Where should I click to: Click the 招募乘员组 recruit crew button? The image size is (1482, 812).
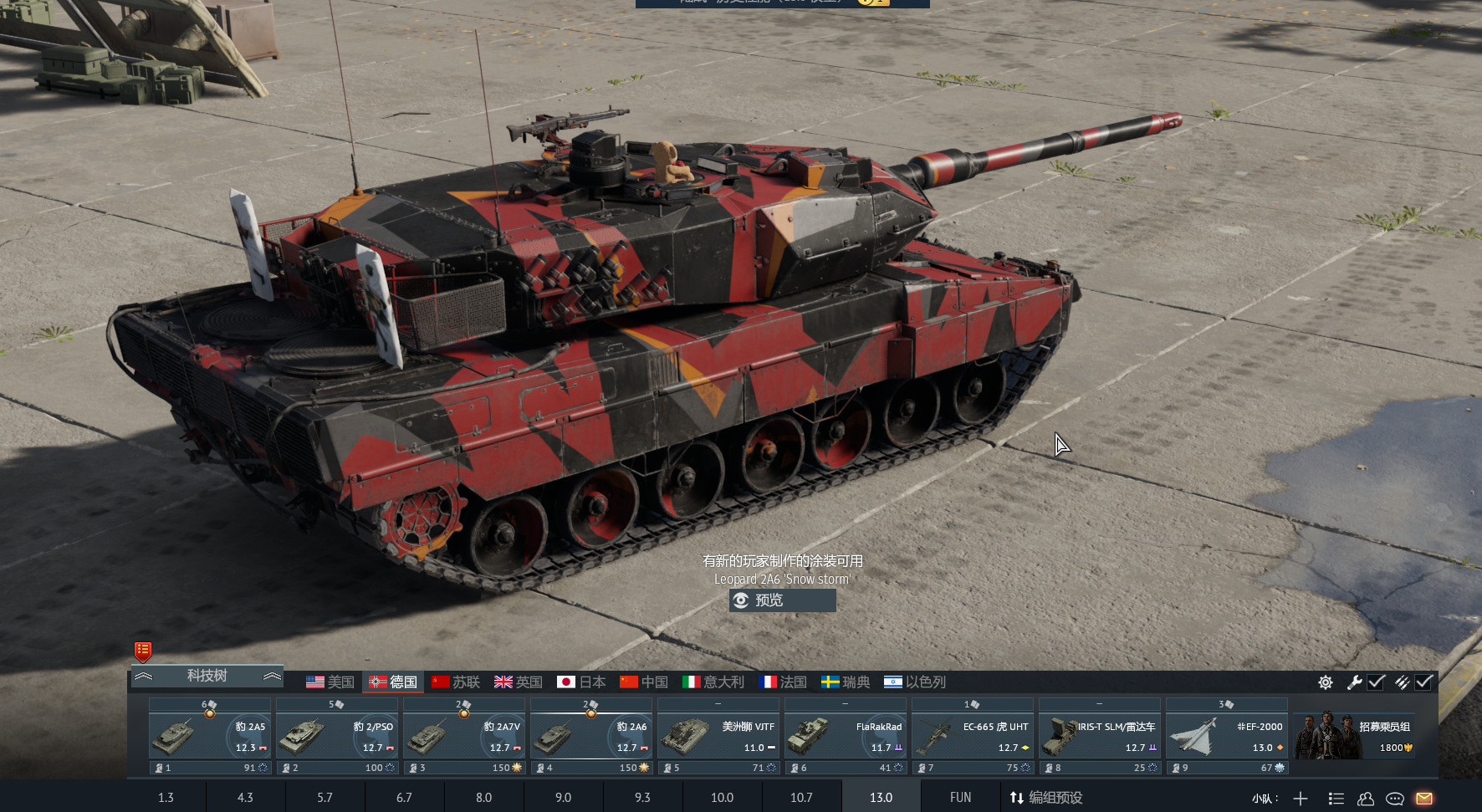point(1355,737)
